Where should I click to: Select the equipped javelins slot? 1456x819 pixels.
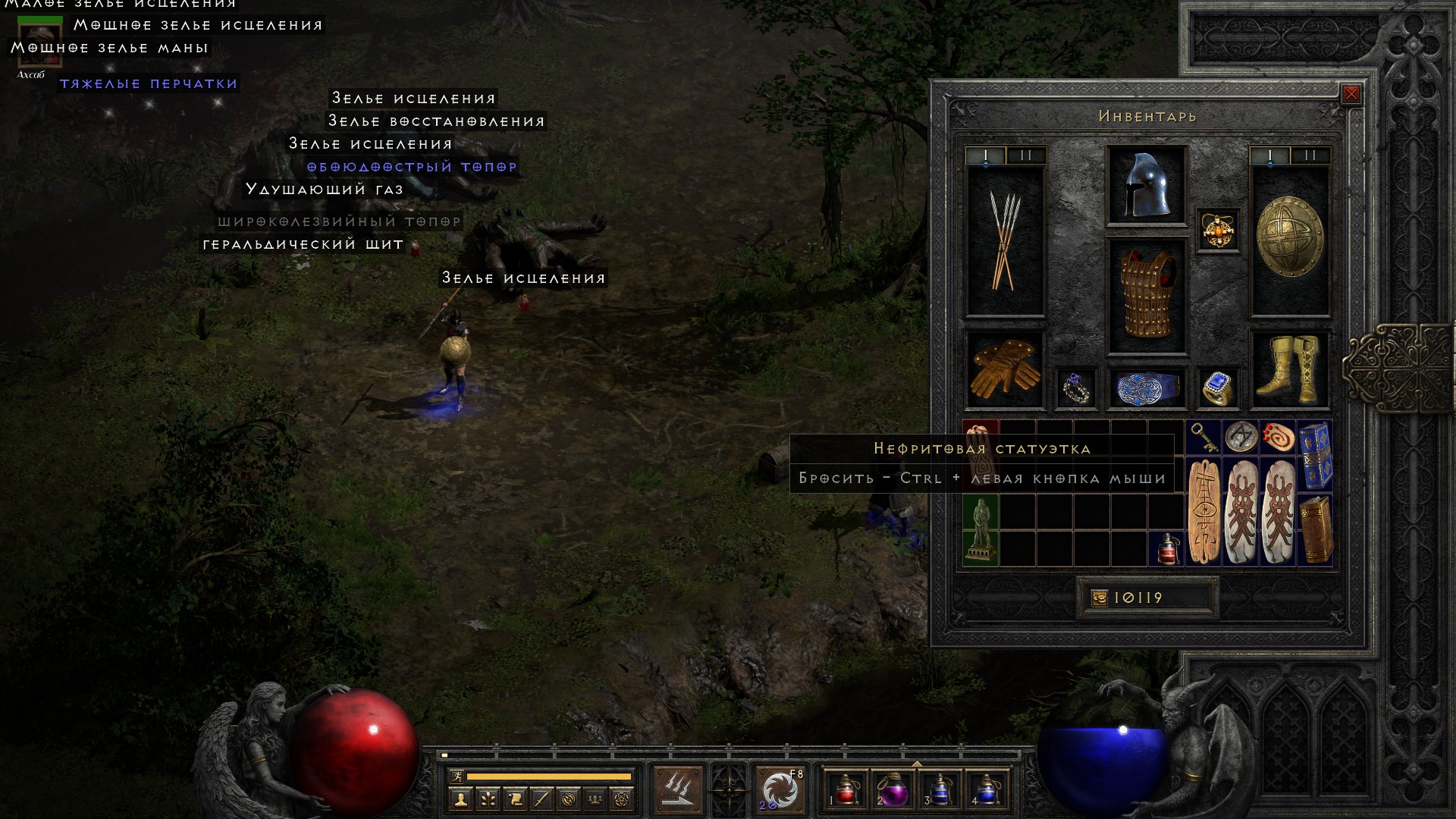click(x=1005, y=241)
